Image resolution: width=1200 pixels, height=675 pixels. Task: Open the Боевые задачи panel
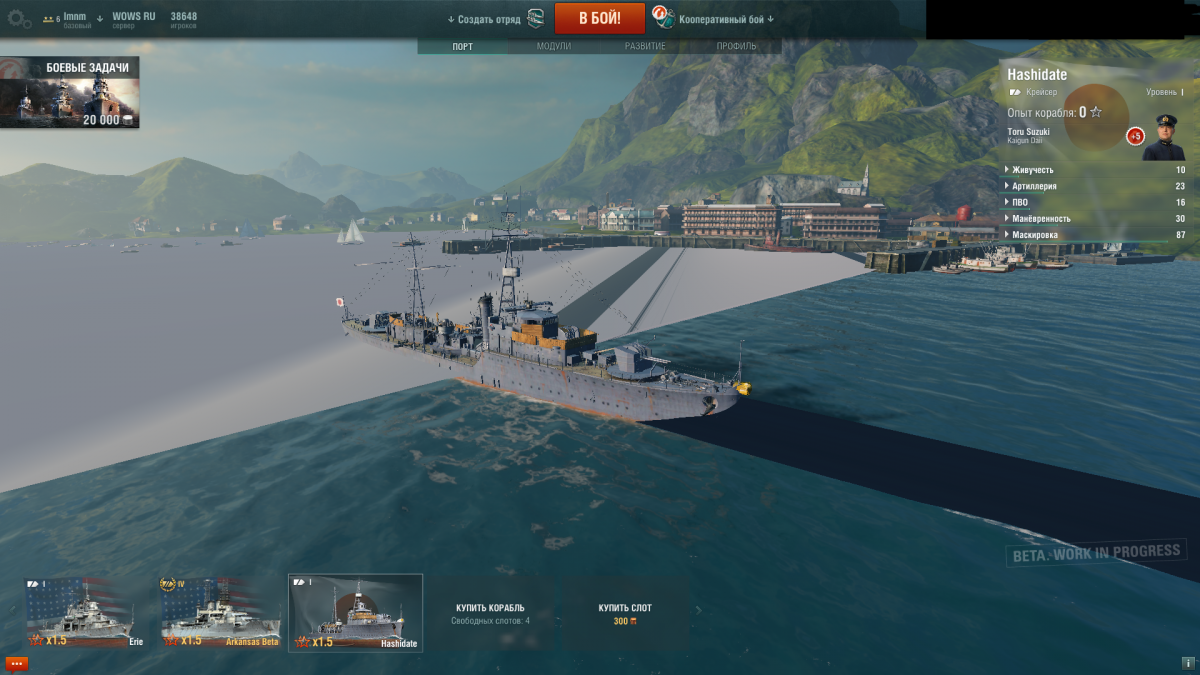point(70,93)
